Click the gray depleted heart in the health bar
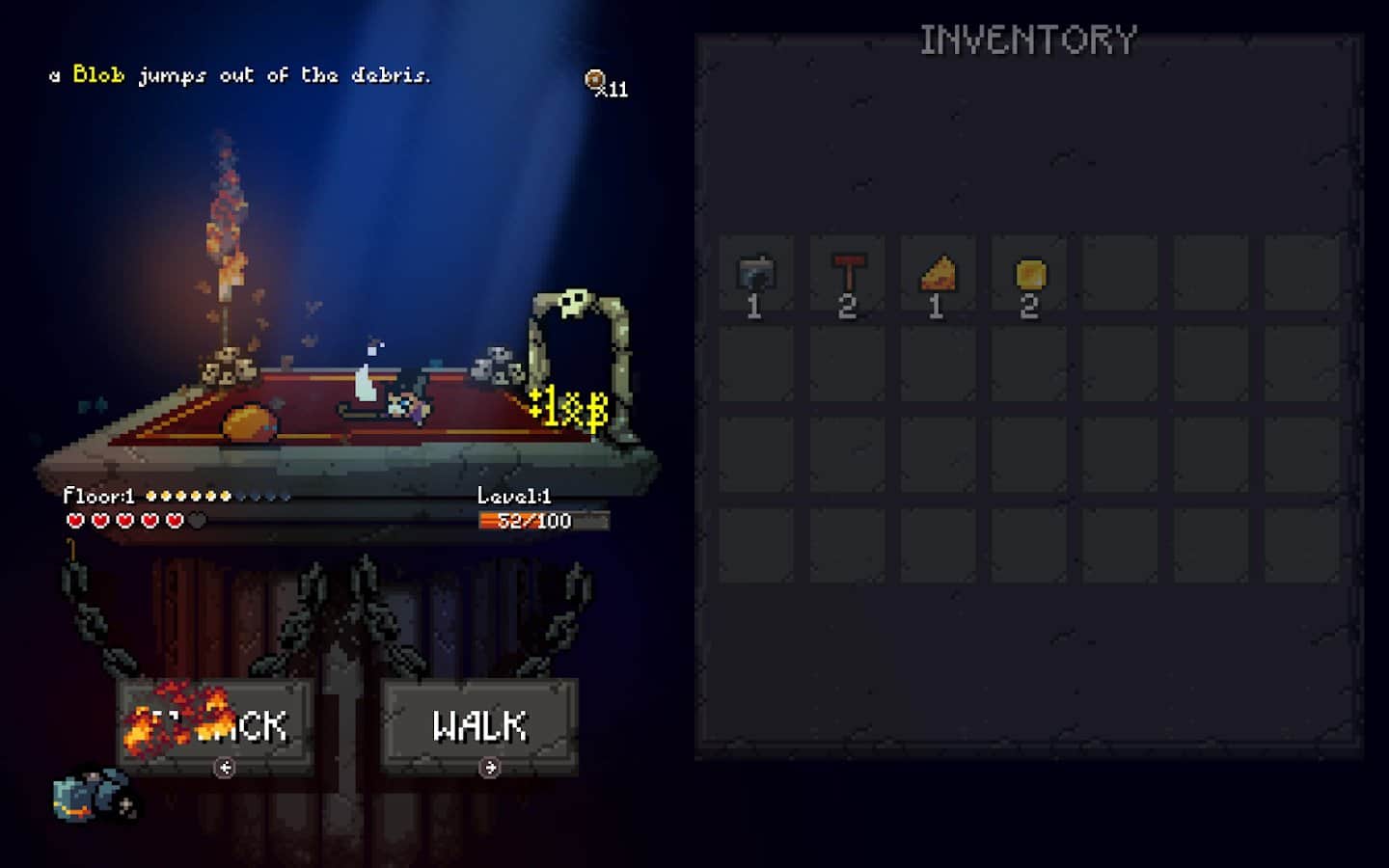The image size is (1389, 868). [196, 519]
